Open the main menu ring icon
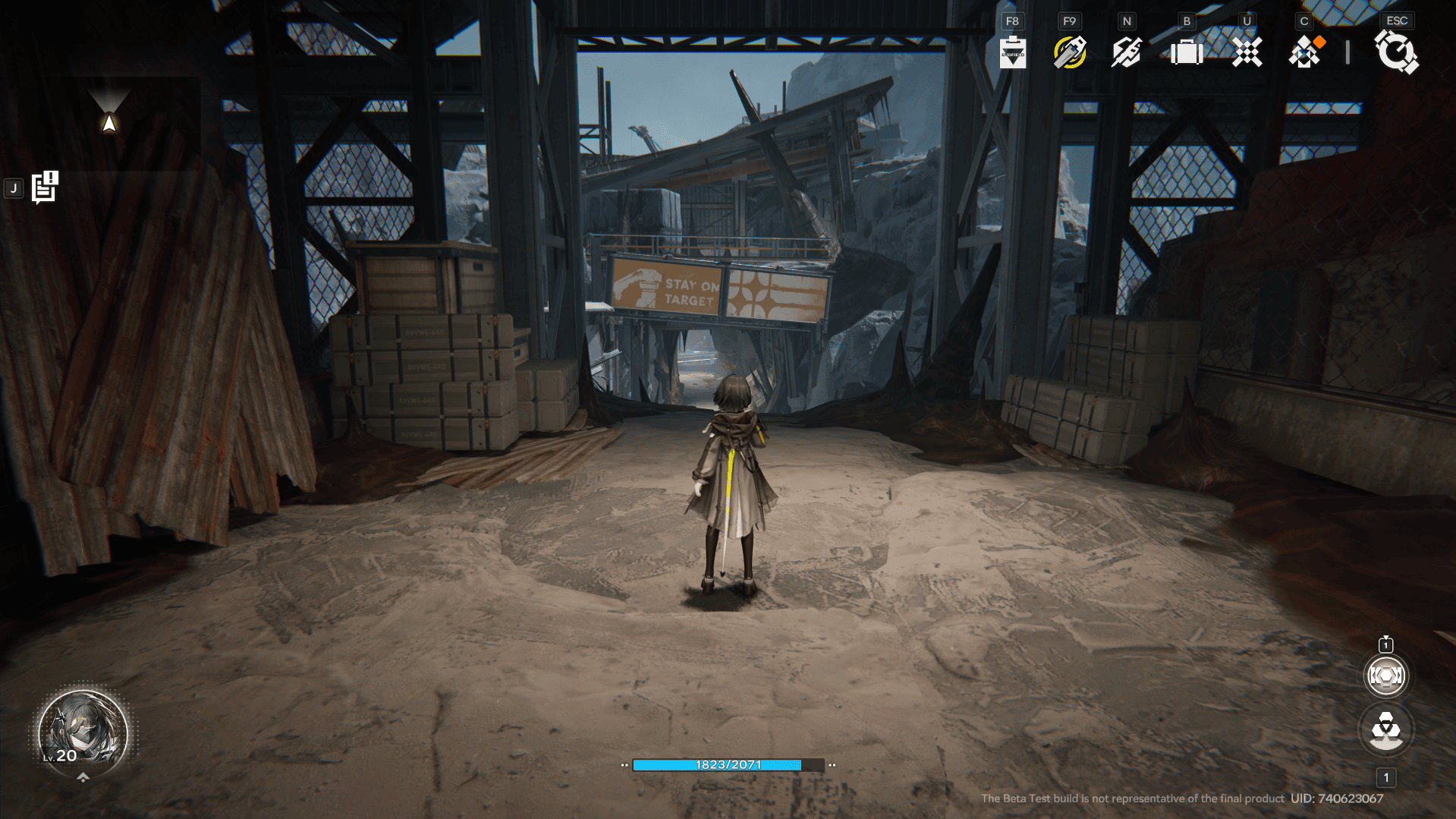The image size is (1456, 819). 1396,52
